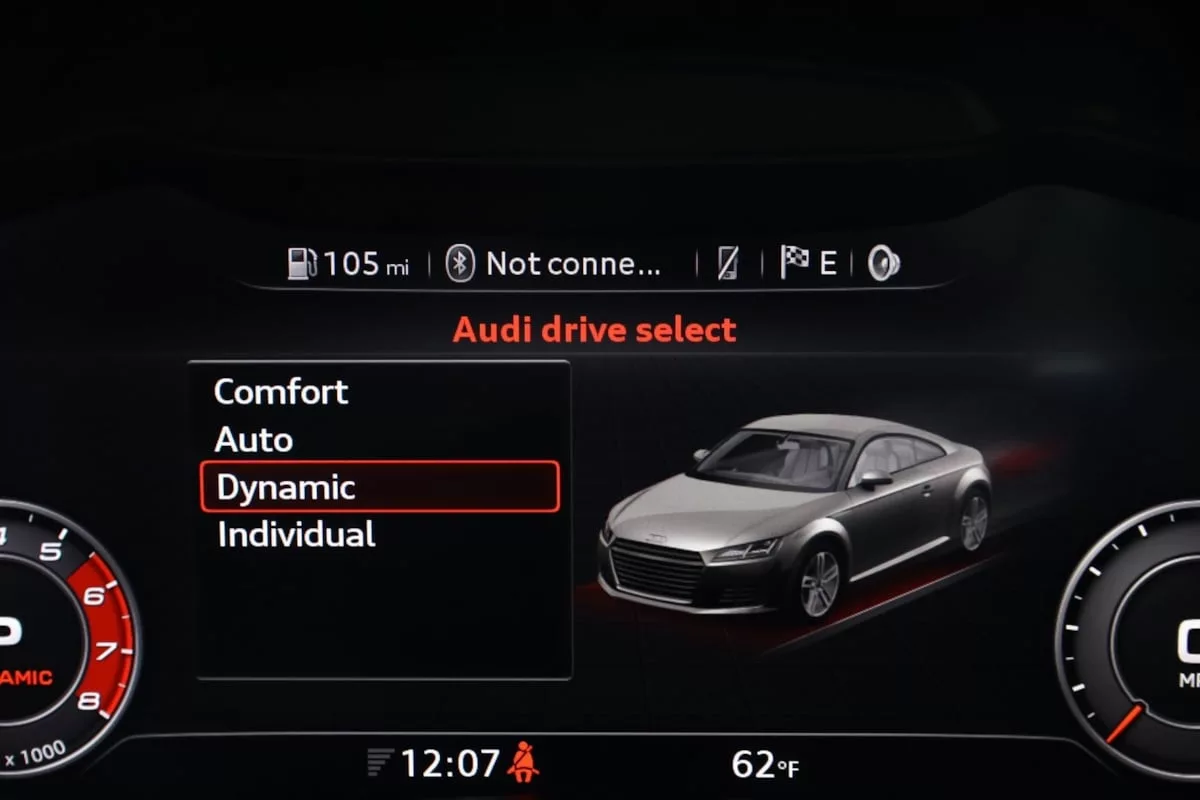Choose the Individual drive mode
The height and width of the screenshot is (800, 1200).
coord(296,534)
